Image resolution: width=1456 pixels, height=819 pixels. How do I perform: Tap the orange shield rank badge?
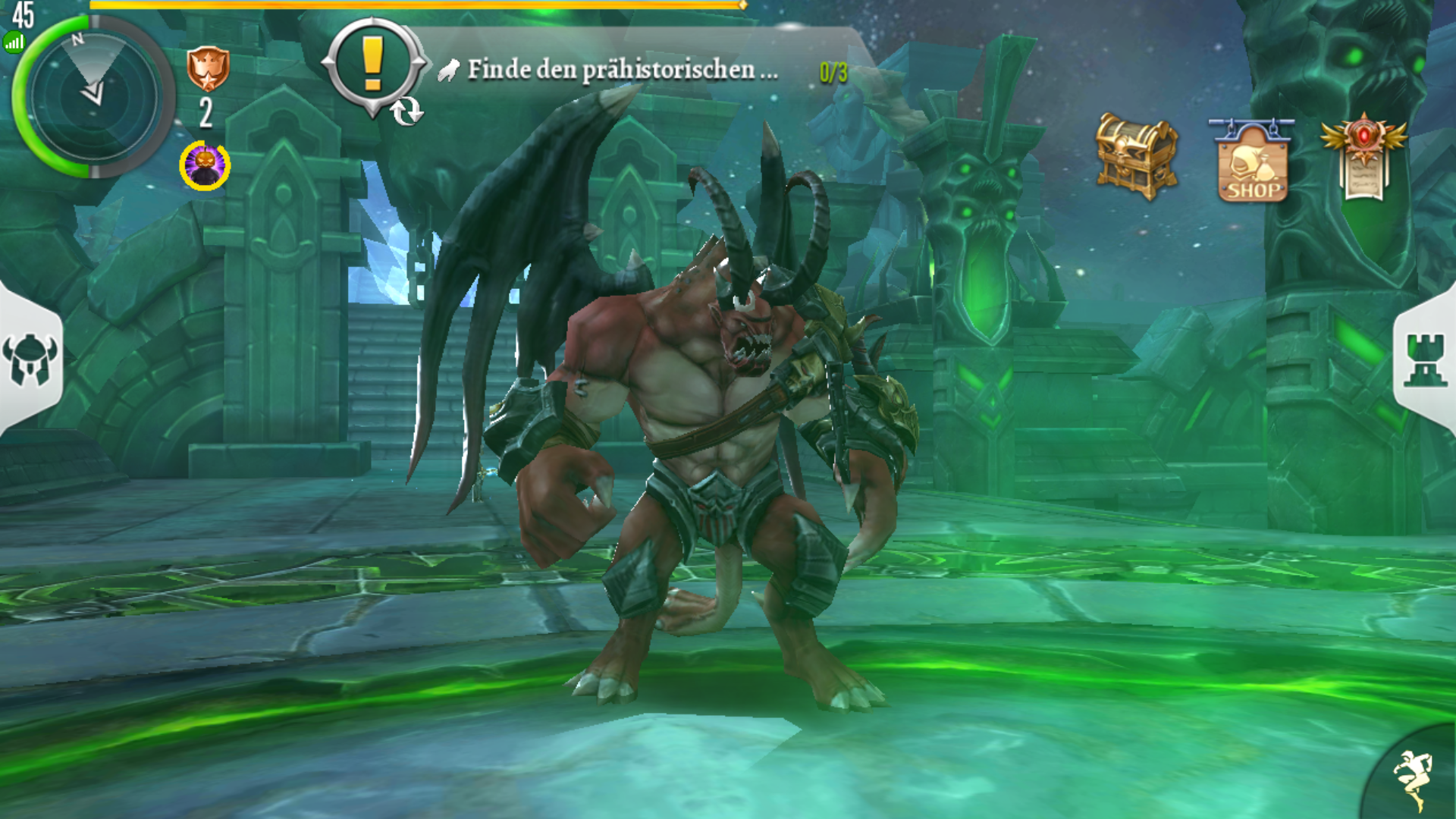coord(208,69)
